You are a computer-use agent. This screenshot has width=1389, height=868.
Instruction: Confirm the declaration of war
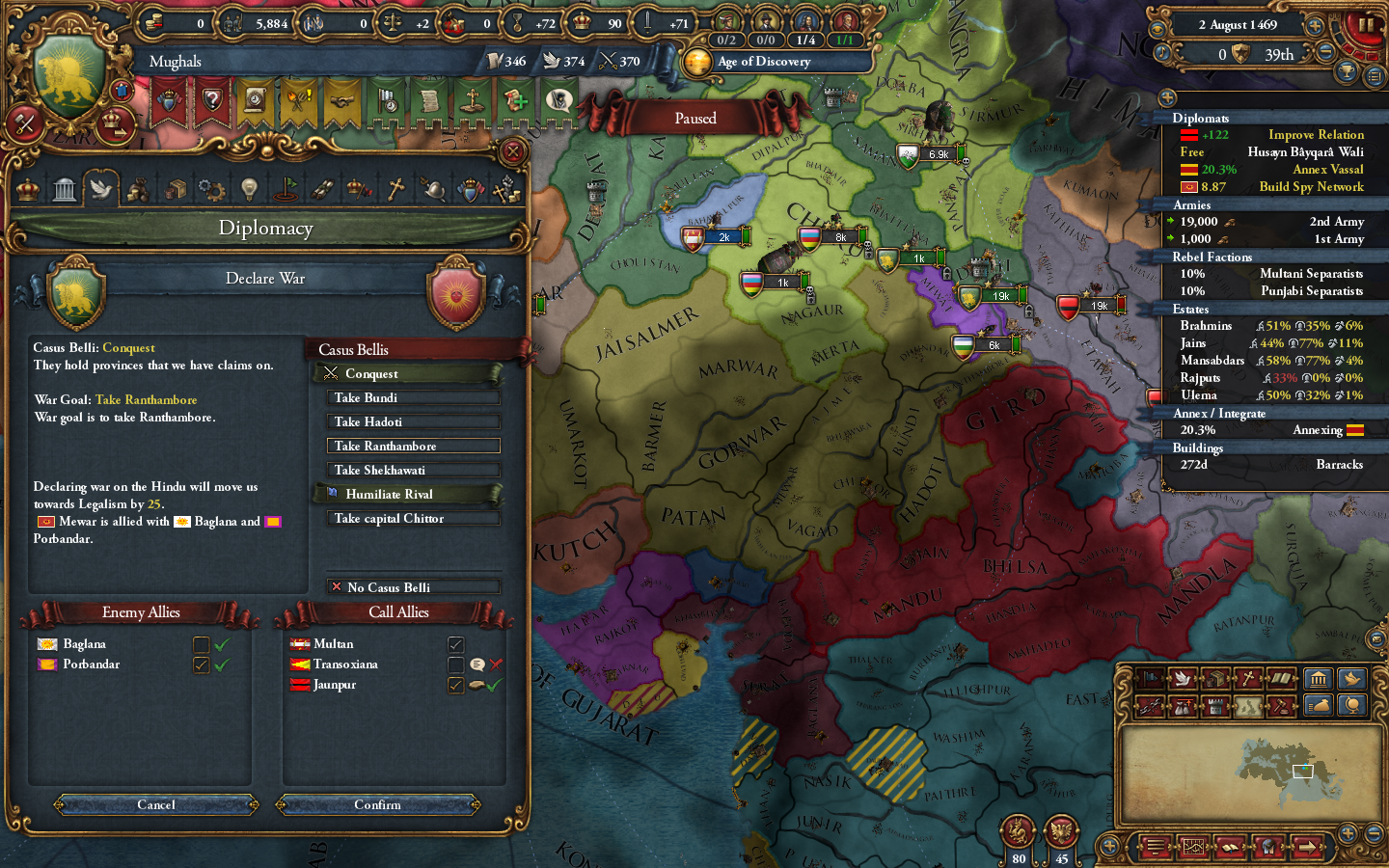point(378,804)
